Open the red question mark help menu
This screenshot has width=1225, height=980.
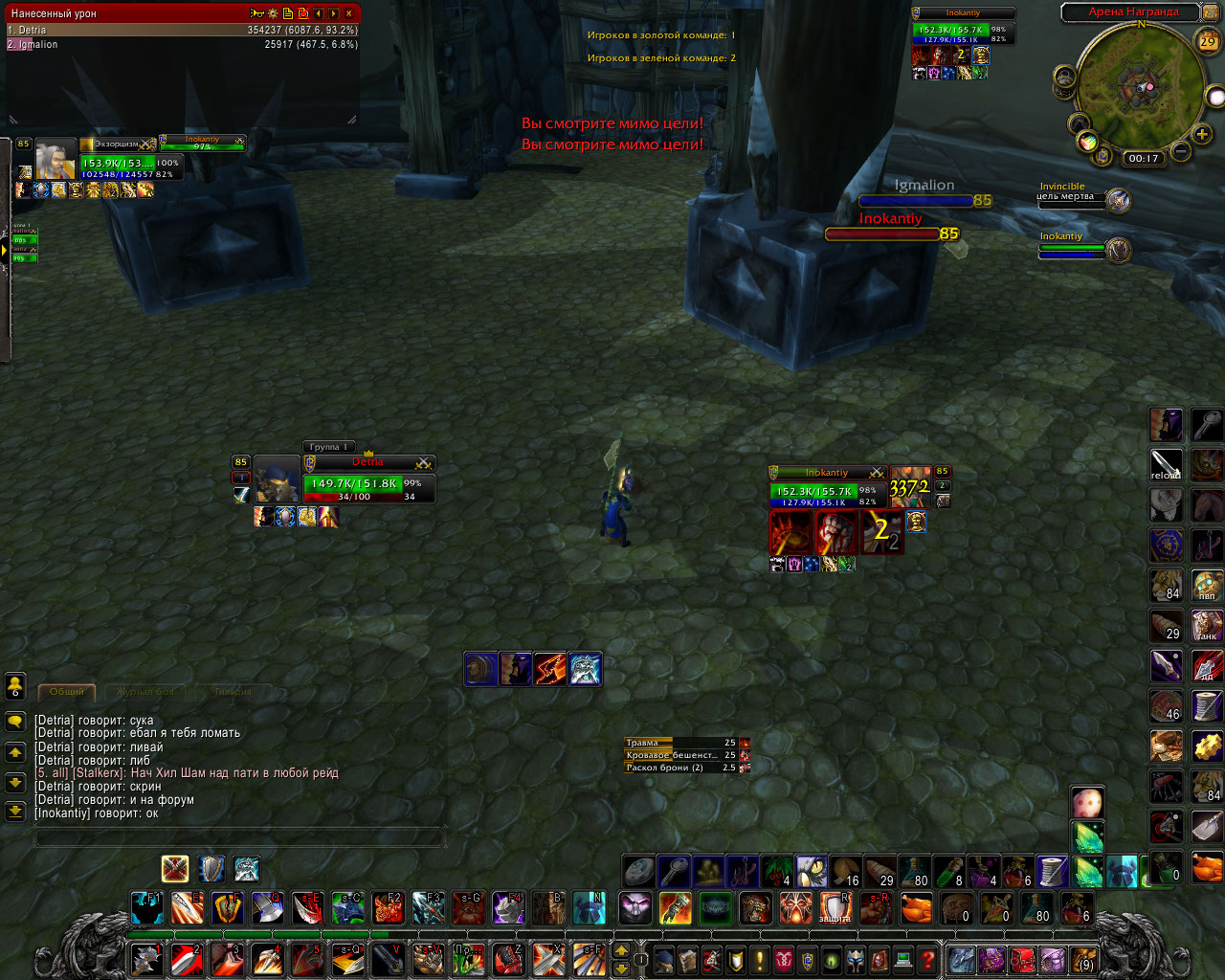tap(926, 958)
